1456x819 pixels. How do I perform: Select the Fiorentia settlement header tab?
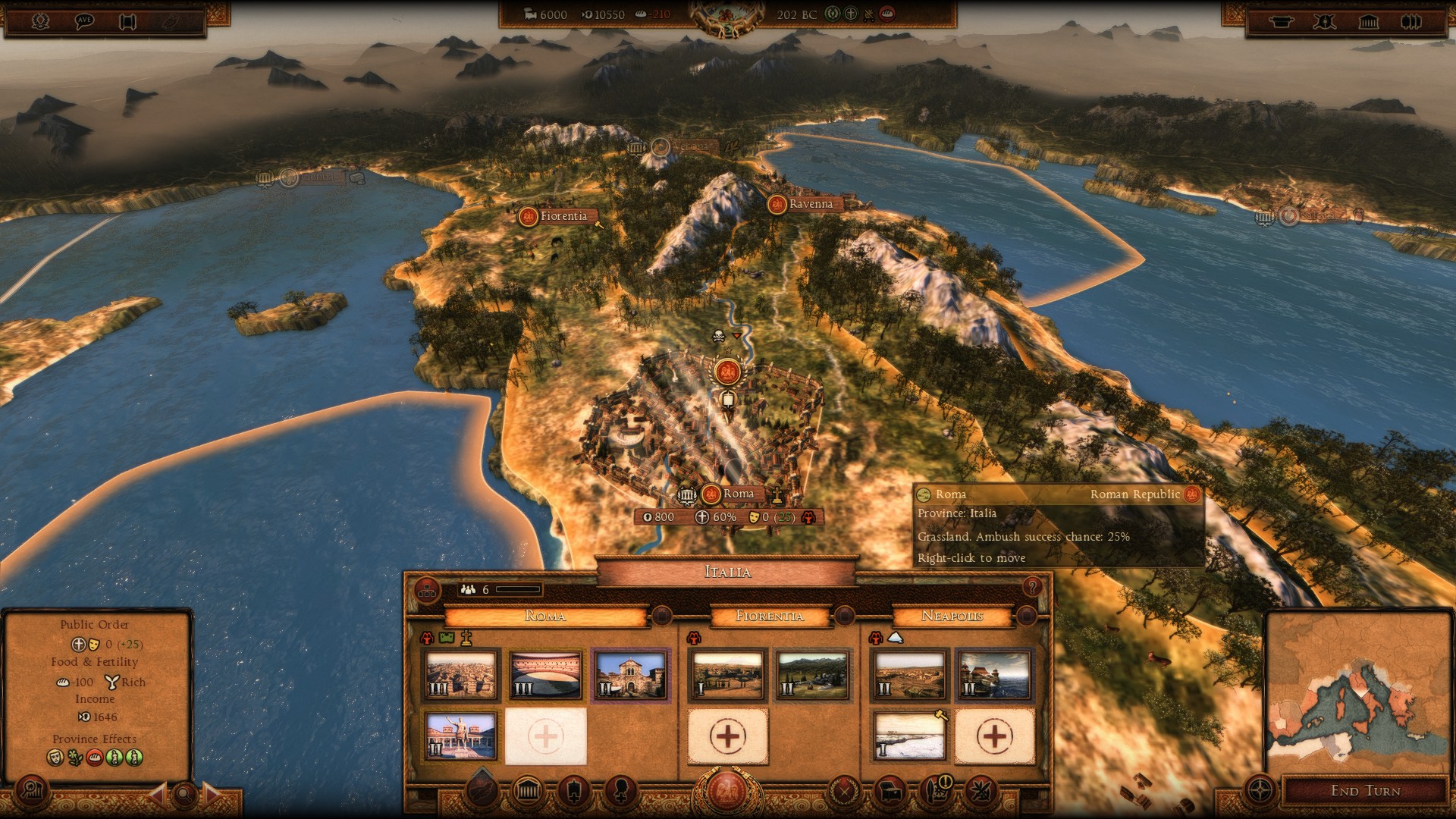(x=769, y=616)
